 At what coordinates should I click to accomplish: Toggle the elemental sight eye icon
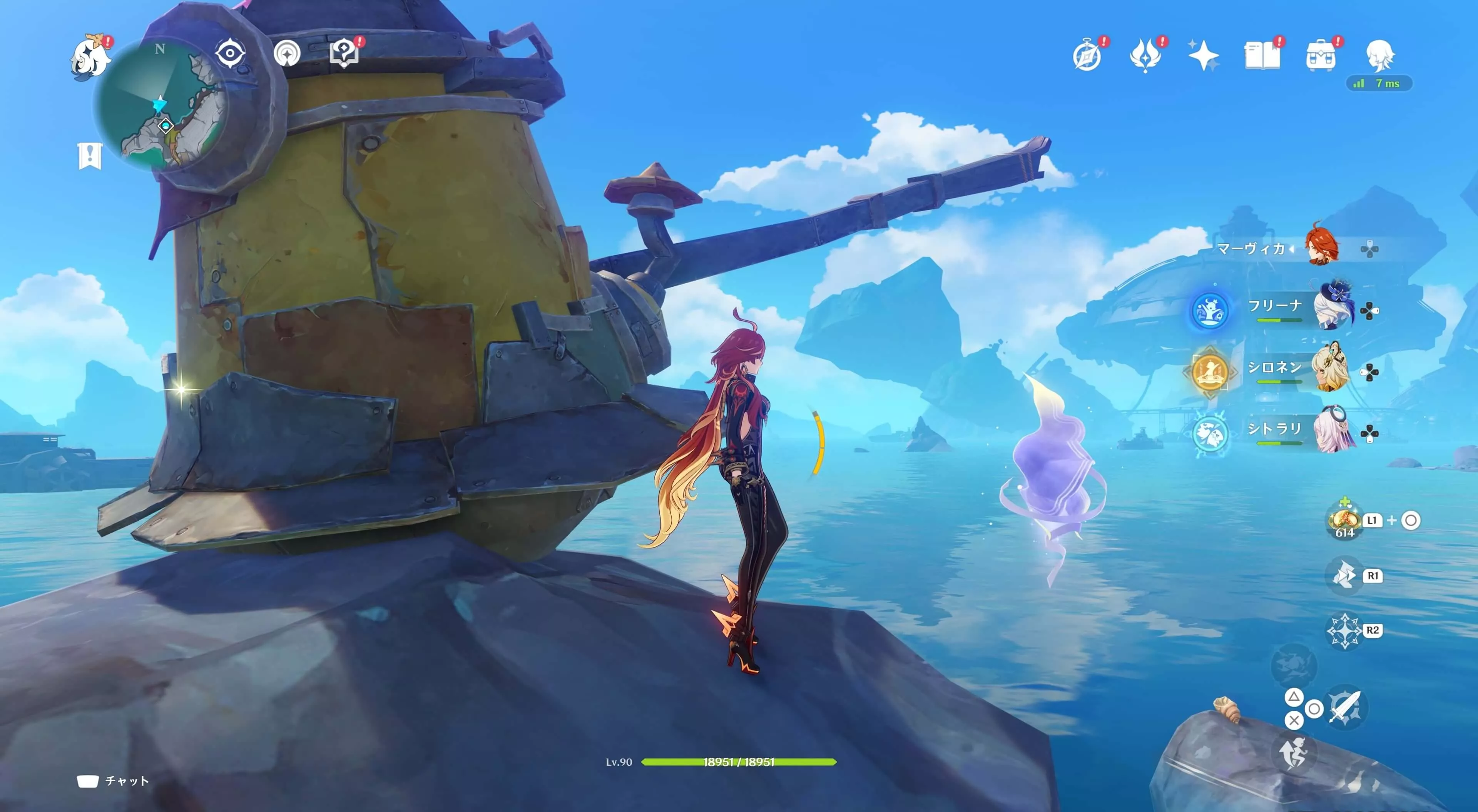coord(230,53)
